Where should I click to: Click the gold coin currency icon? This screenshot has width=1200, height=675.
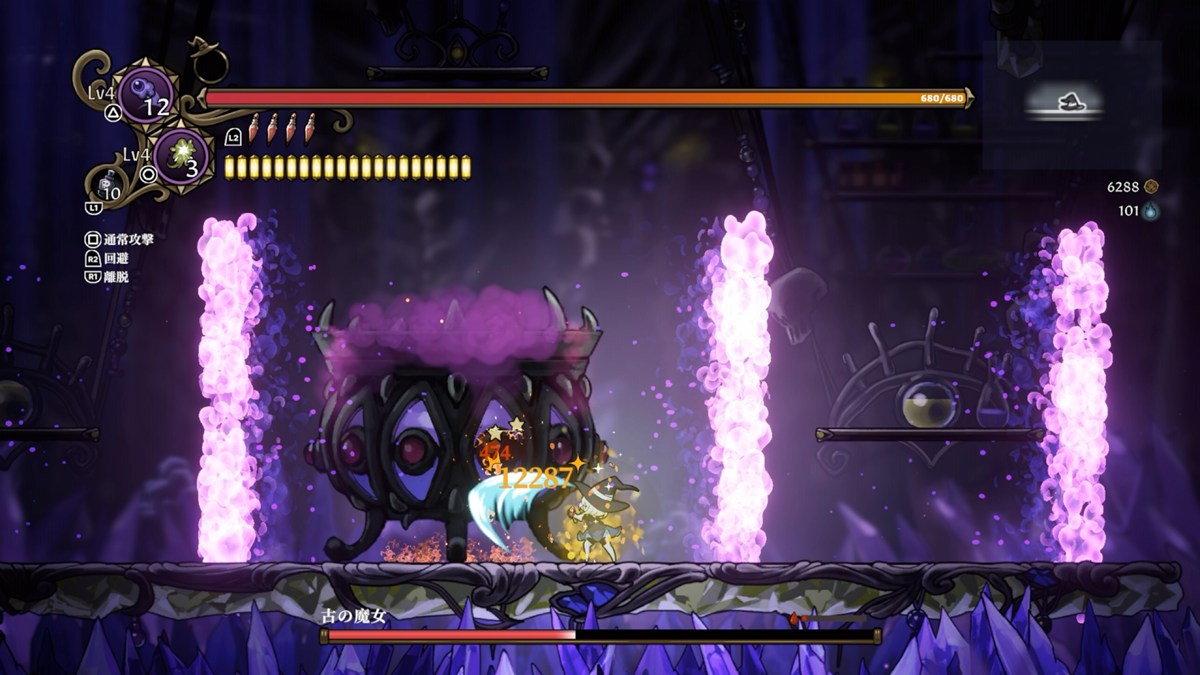tap(1150, 186)
